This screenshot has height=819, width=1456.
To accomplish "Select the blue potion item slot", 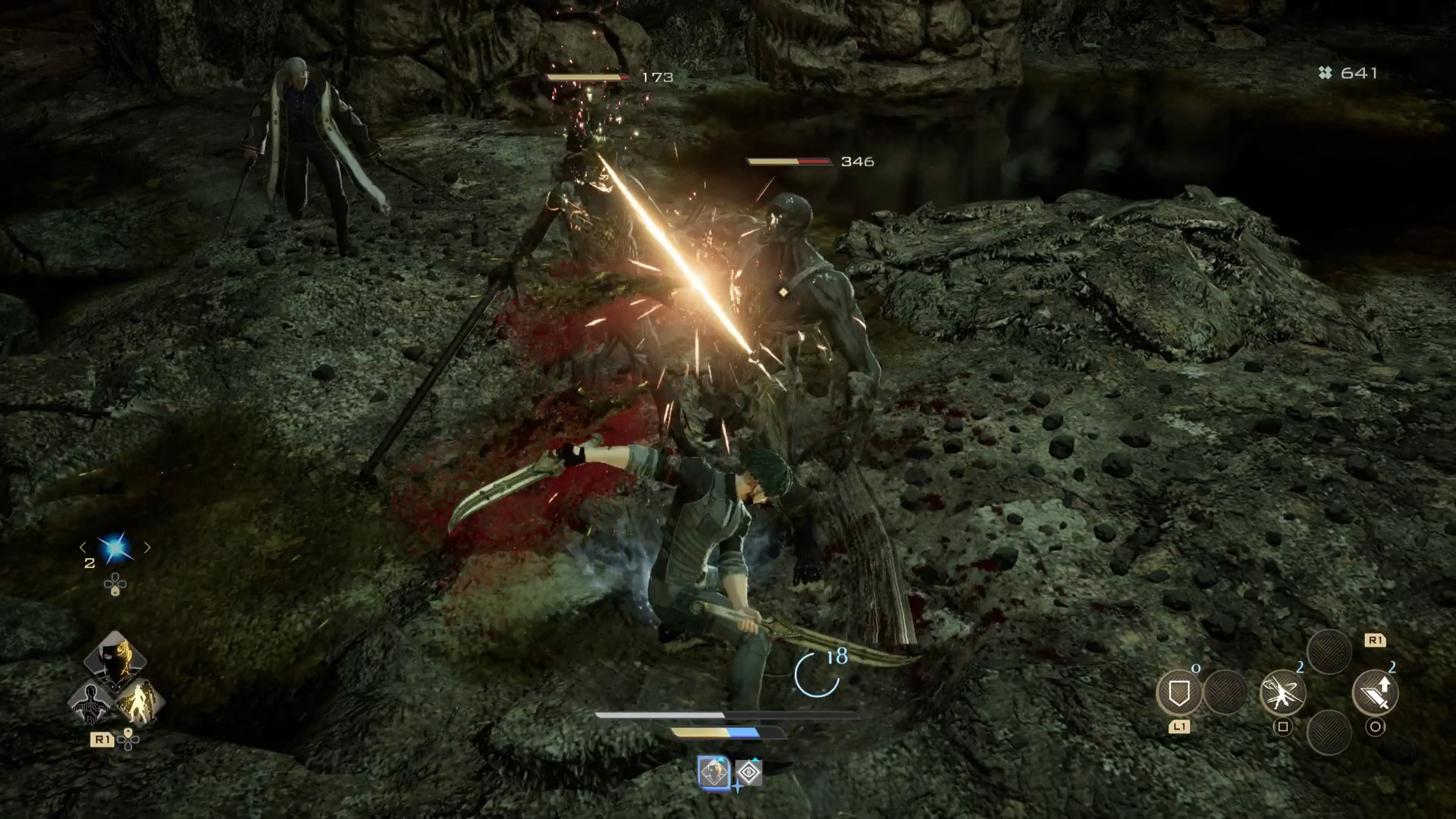I will point(115,548).
